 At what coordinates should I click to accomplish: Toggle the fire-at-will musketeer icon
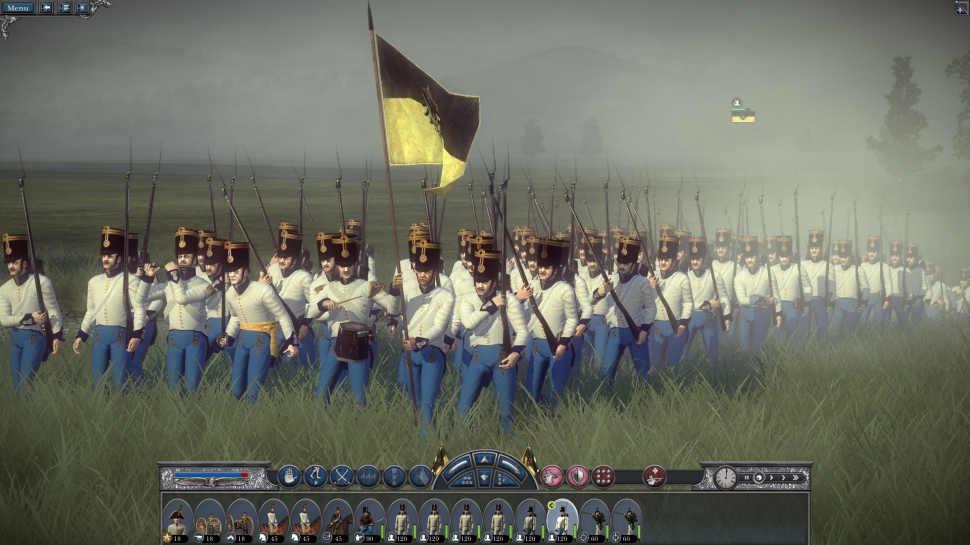551,477
